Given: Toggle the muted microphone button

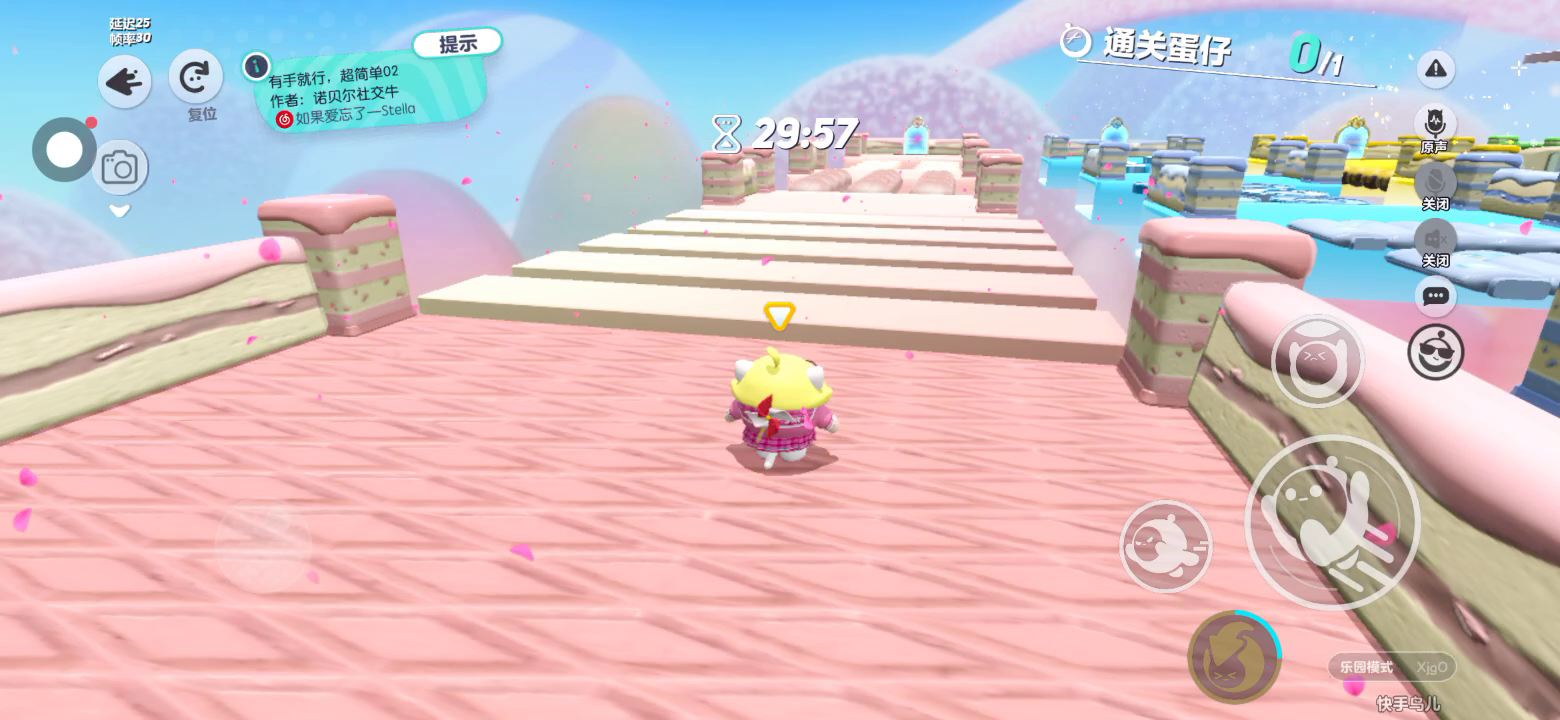Looking at the screenshot, I should (1435, 181).
